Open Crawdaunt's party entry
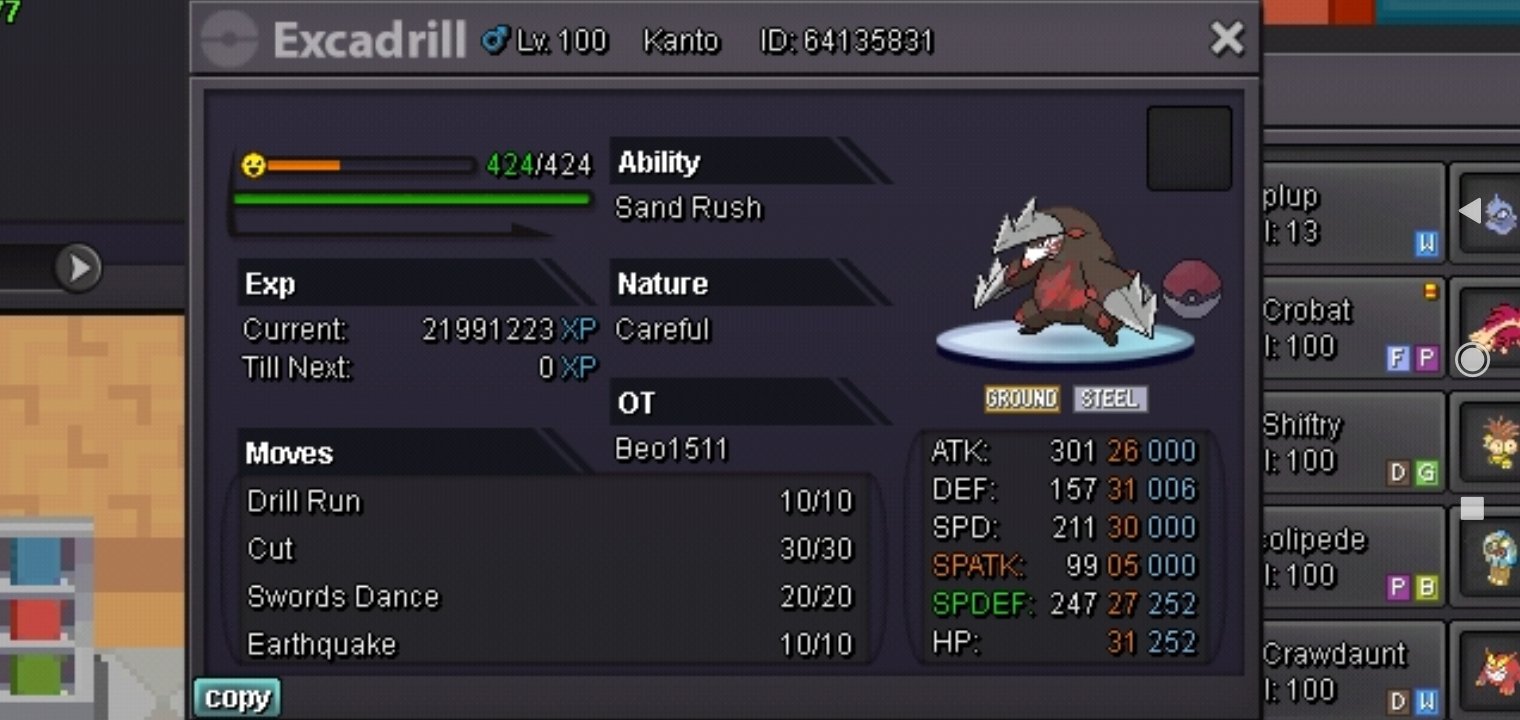Image resolution: width=1520 pixels, height=720 pixels. [1352, 671]
